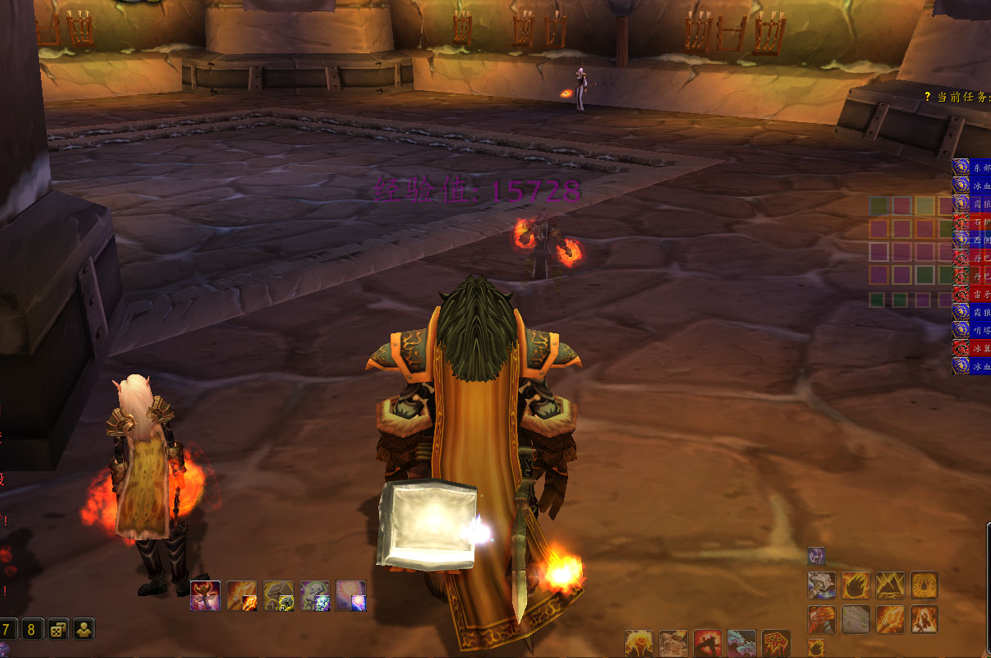Click the raid marker 7 button
The height and width of the screenshot is (658, 991).
8,629
